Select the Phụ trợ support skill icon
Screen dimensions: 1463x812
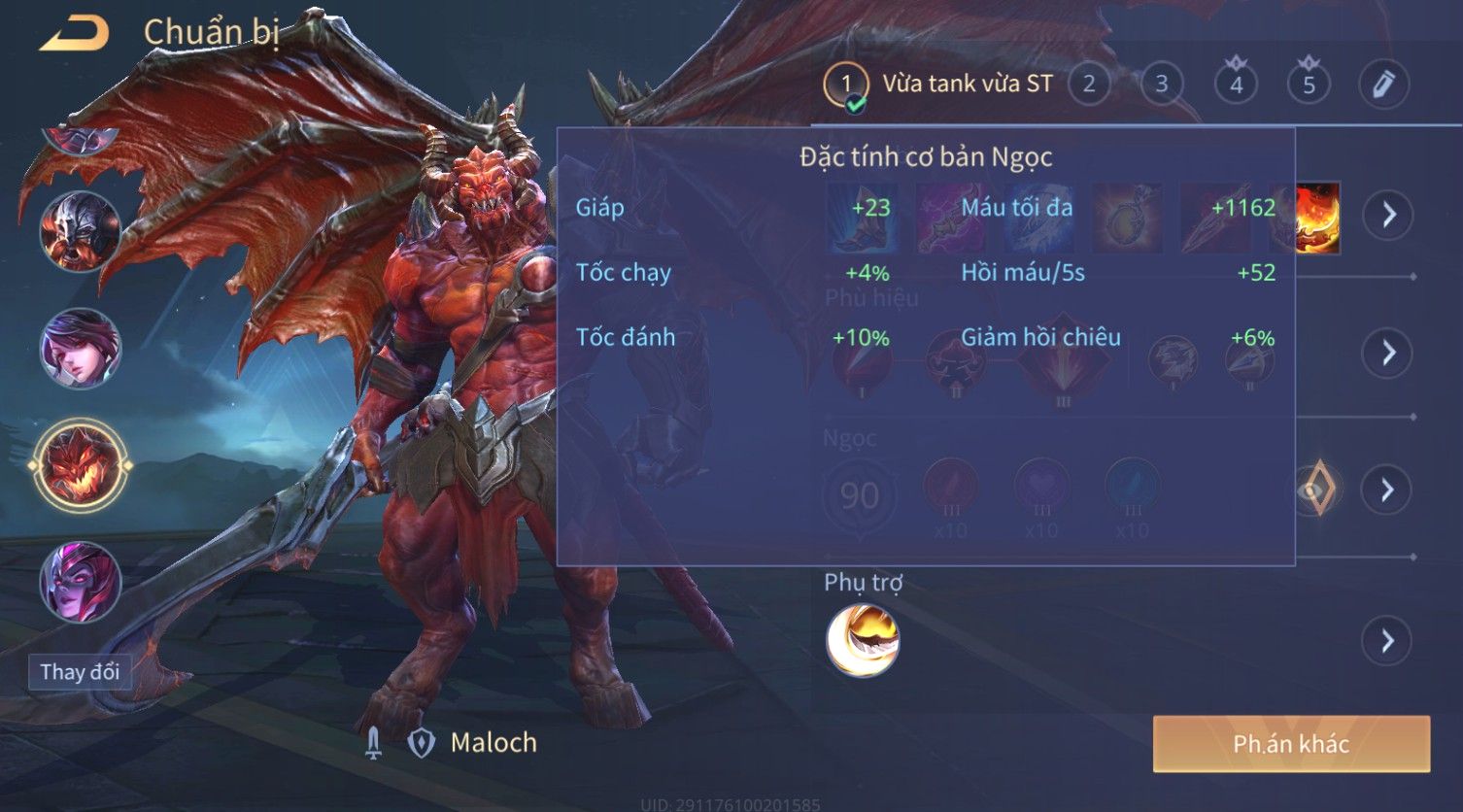863,640
